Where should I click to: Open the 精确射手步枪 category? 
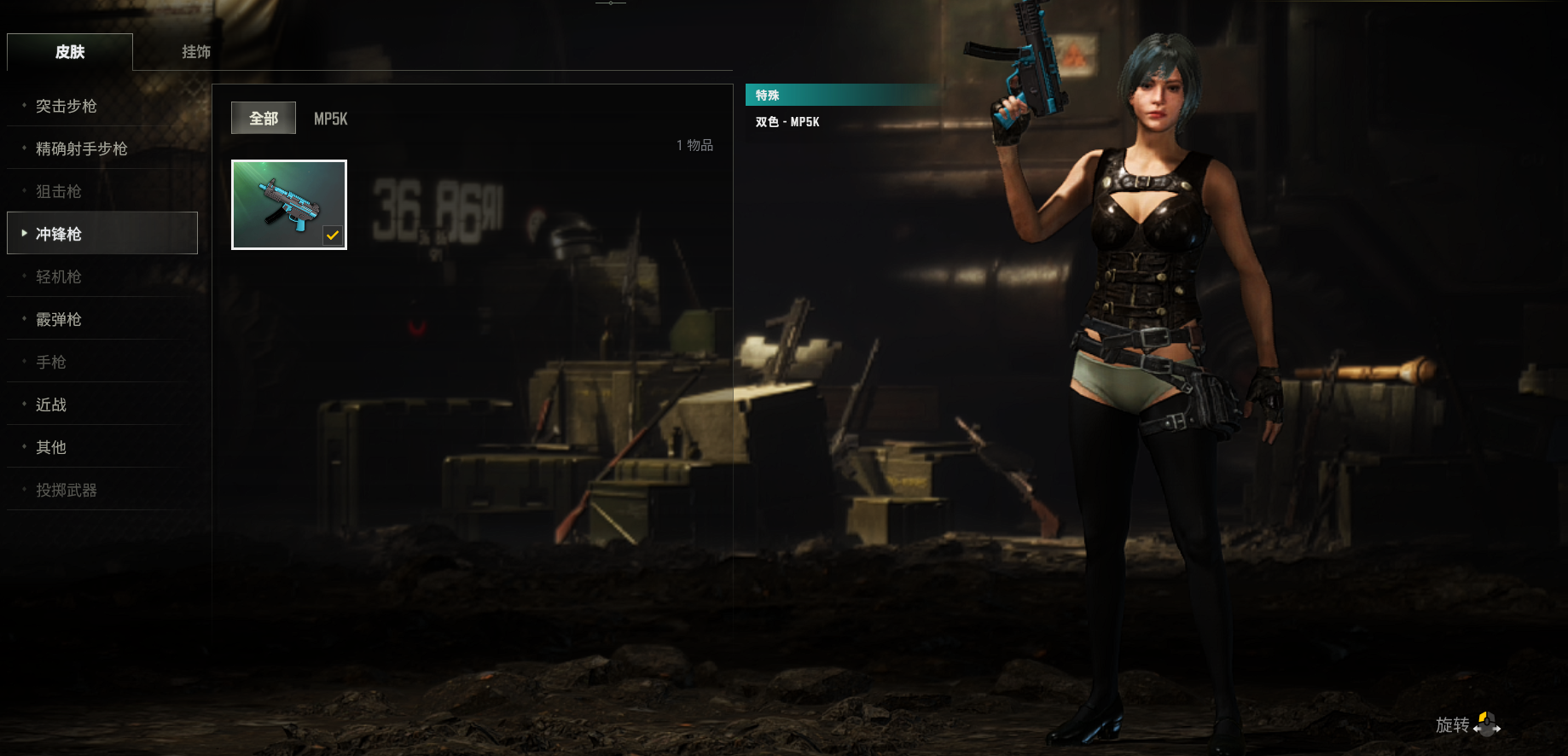[x=81, y=148]
